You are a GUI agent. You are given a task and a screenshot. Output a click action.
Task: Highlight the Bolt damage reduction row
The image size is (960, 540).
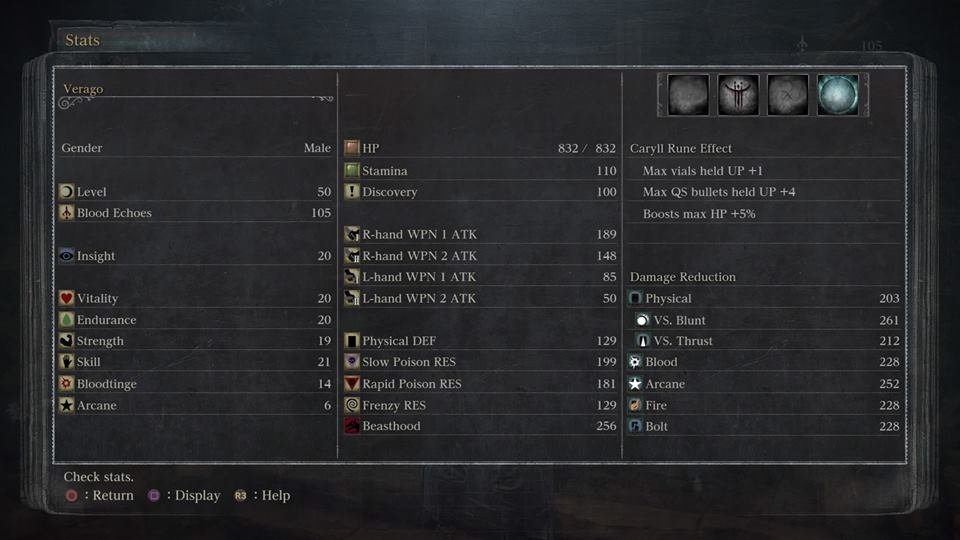point(765,426)
